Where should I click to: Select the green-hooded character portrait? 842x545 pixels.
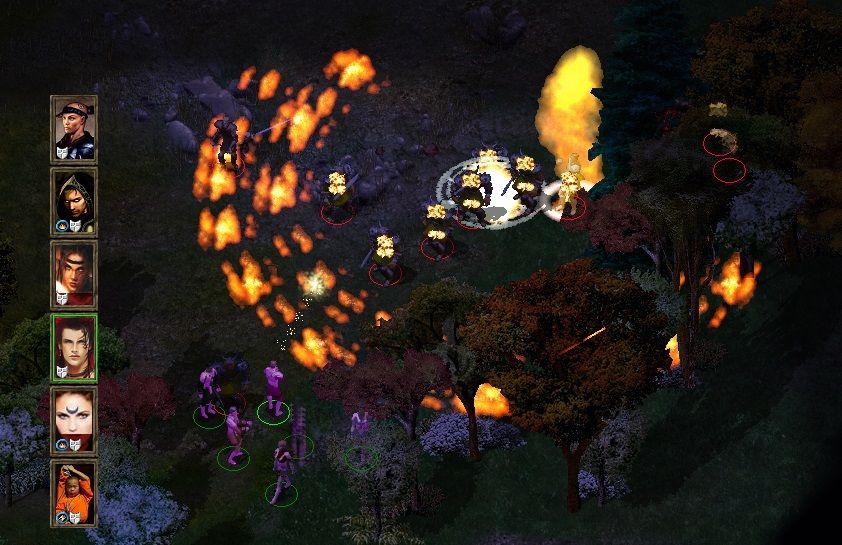74,201
